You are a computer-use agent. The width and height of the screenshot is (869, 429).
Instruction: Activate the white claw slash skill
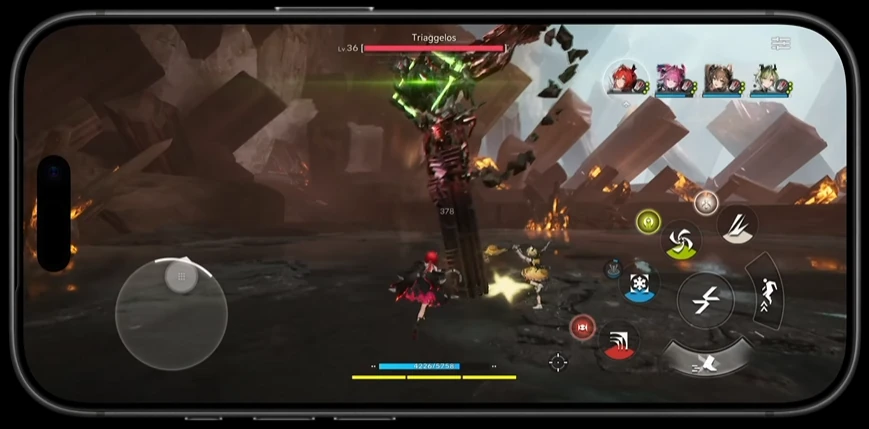click(x=737, y=224)
